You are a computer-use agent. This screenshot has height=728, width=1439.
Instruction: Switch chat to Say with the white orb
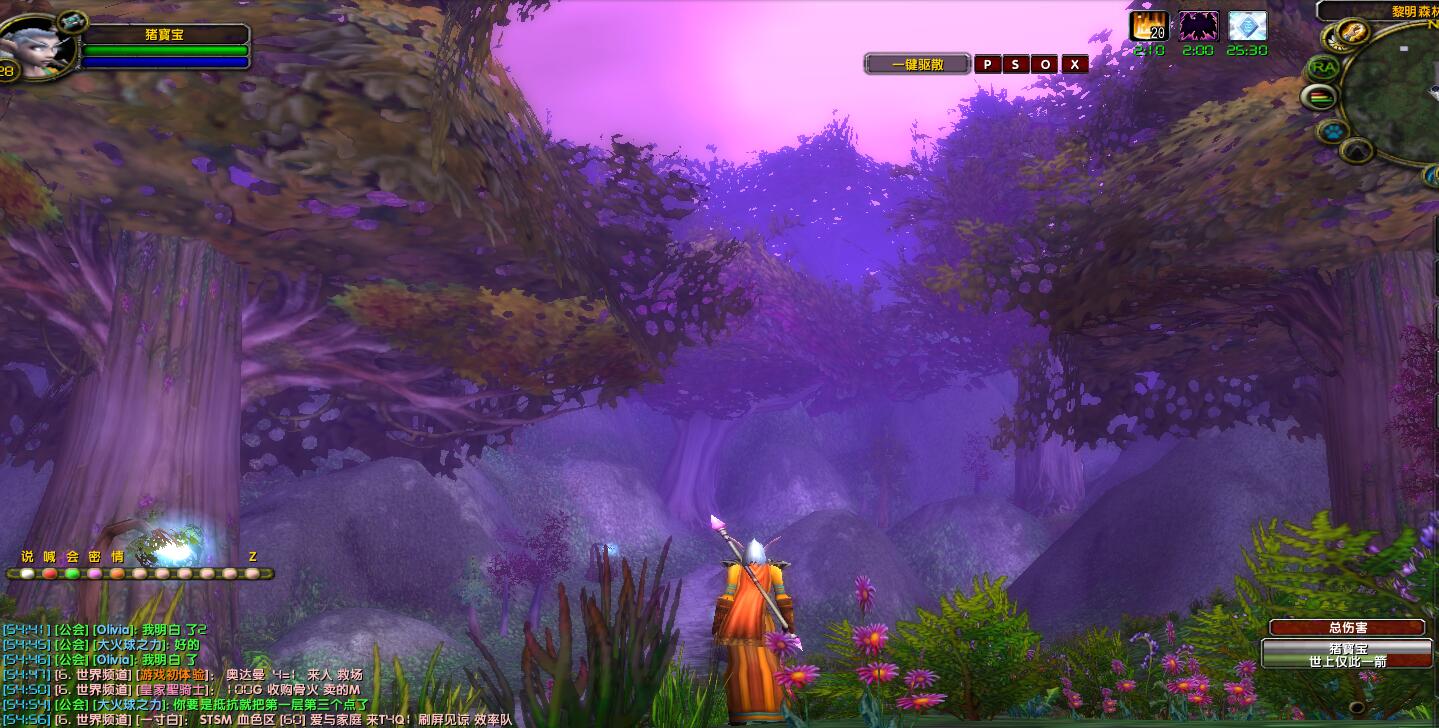click(27, 574)
